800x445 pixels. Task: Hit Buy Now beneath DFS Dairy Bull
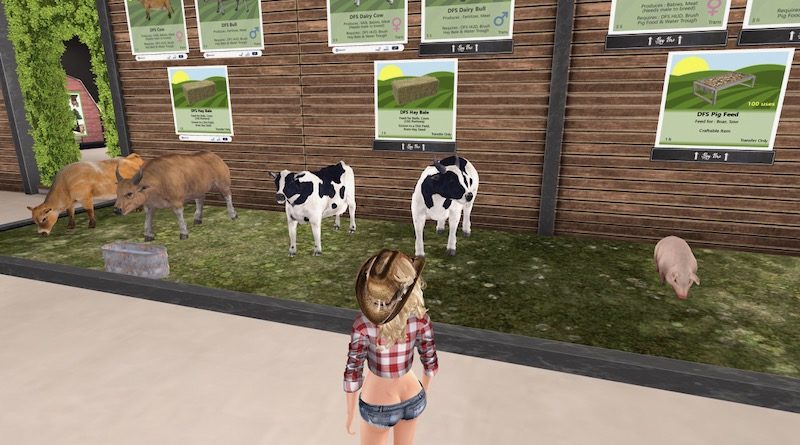[466, 47]
